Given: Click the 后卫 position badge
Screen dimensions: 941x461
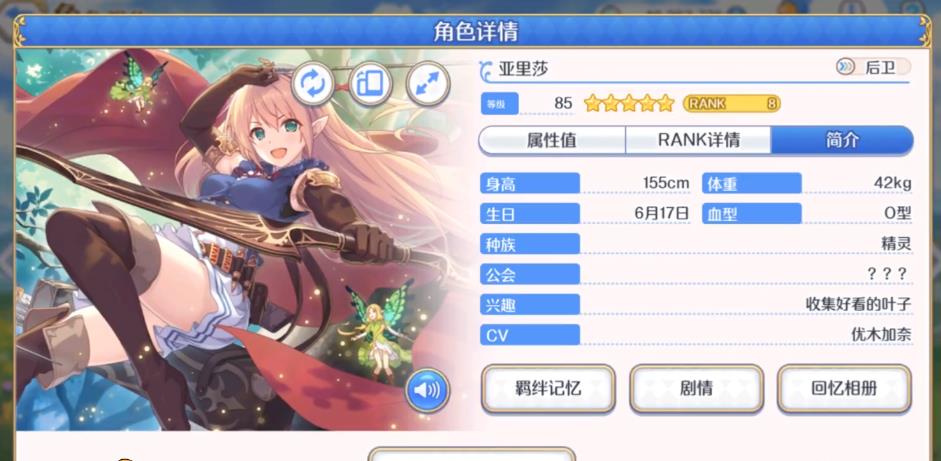Looking at the screenshot, I should pos(872,68).
